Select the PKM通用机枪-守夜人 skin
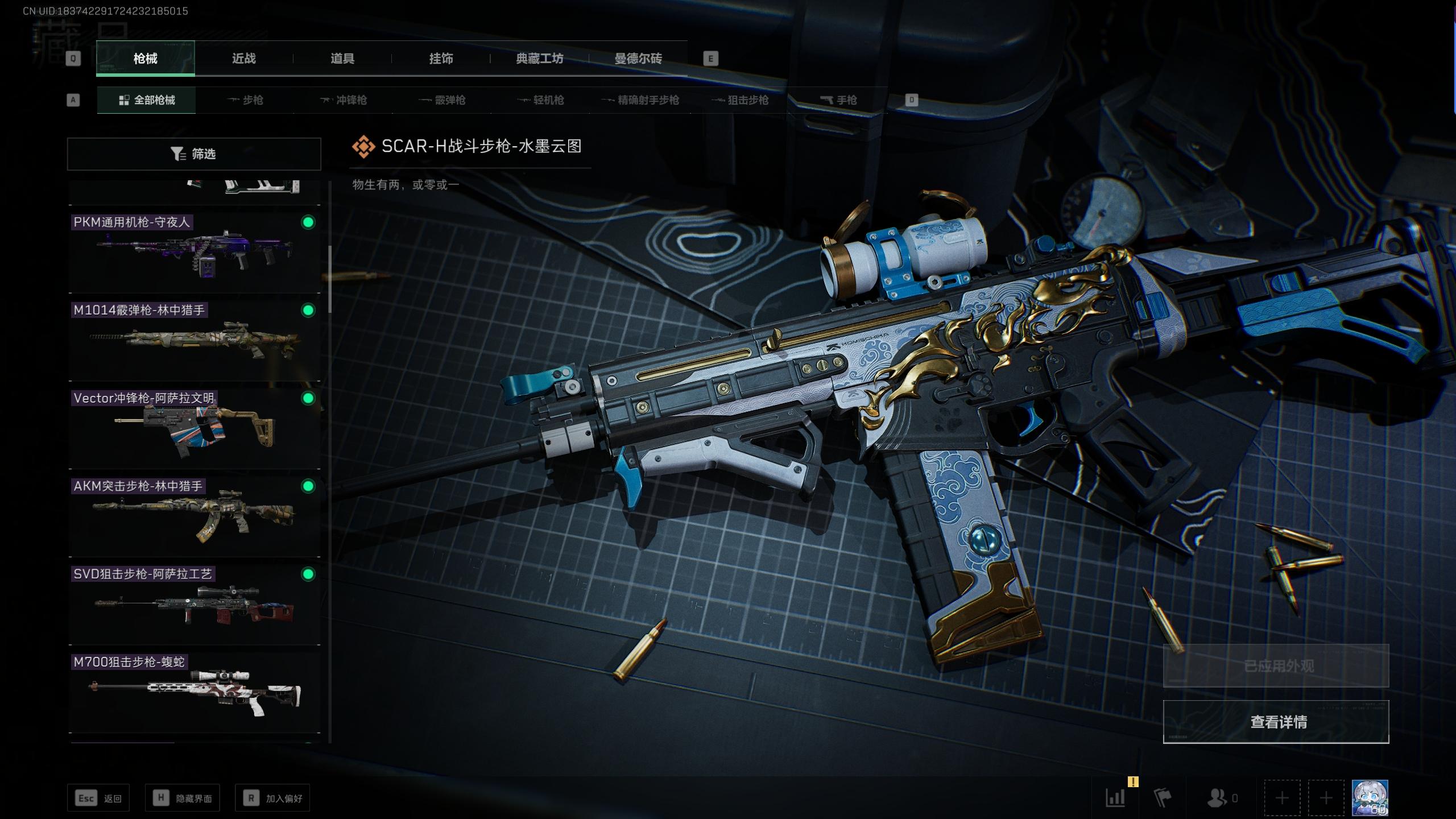The image size is (1456, 819). [194, 251]
